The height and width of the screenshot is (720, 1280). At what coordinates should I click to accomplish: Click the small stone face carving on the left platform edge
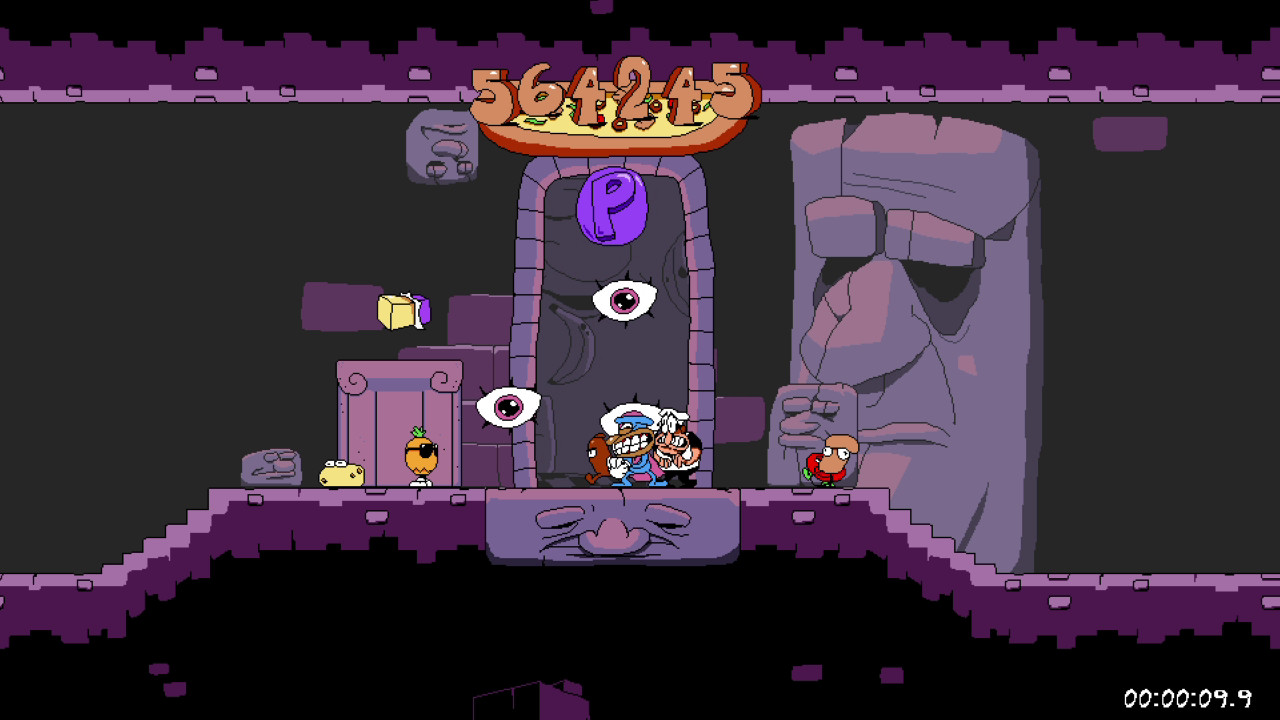[x=270, y=465]
